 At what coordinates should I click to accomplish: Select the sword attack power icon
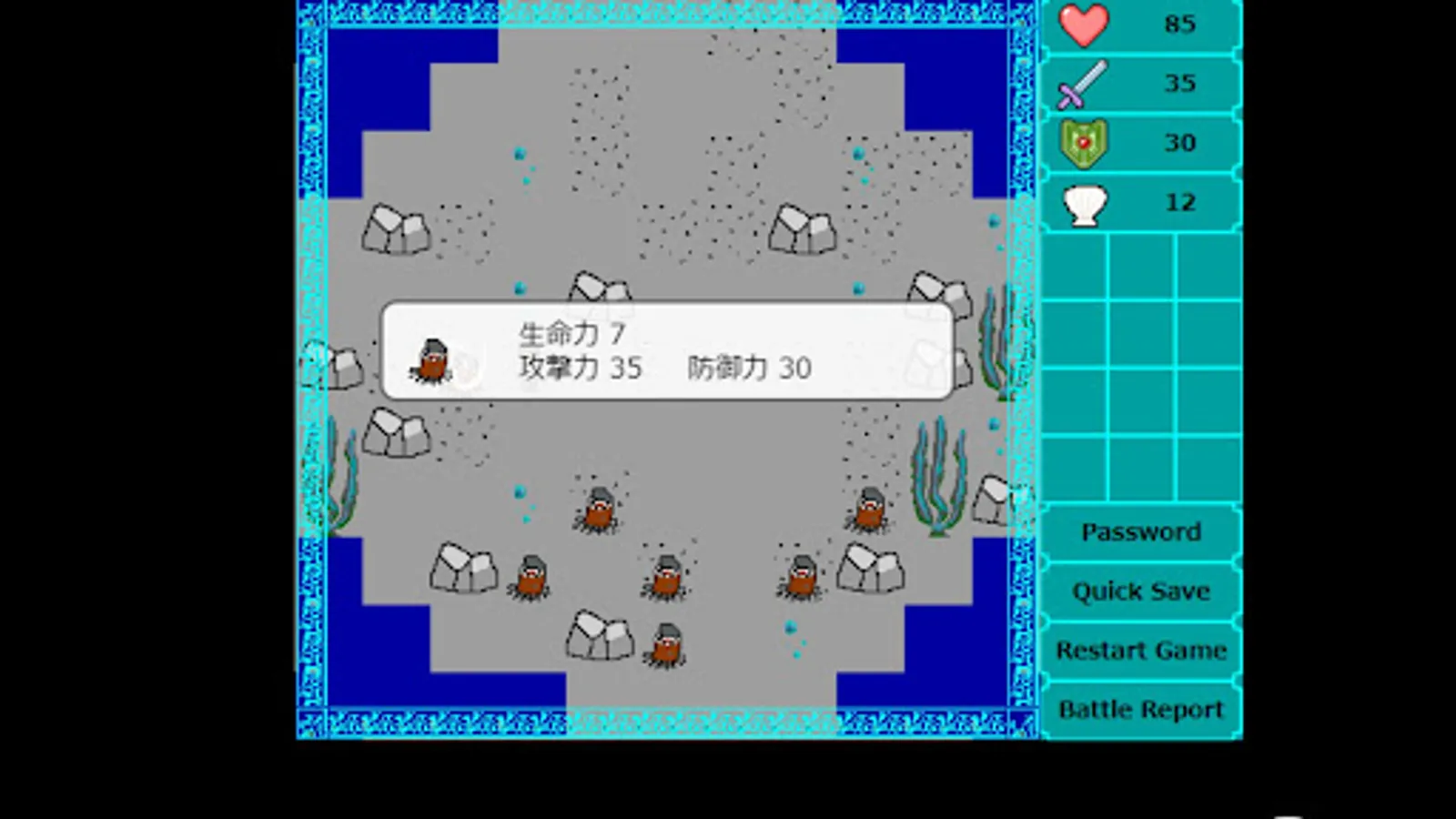[1083, 84]
